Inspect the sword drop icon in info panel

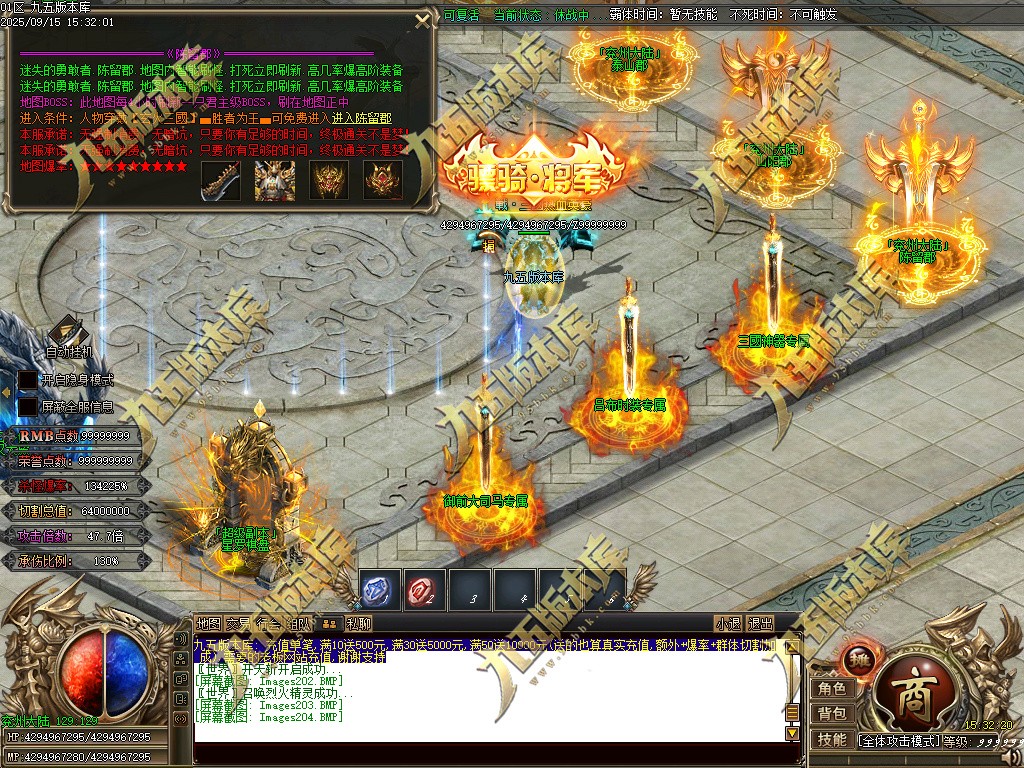(221, 180)
